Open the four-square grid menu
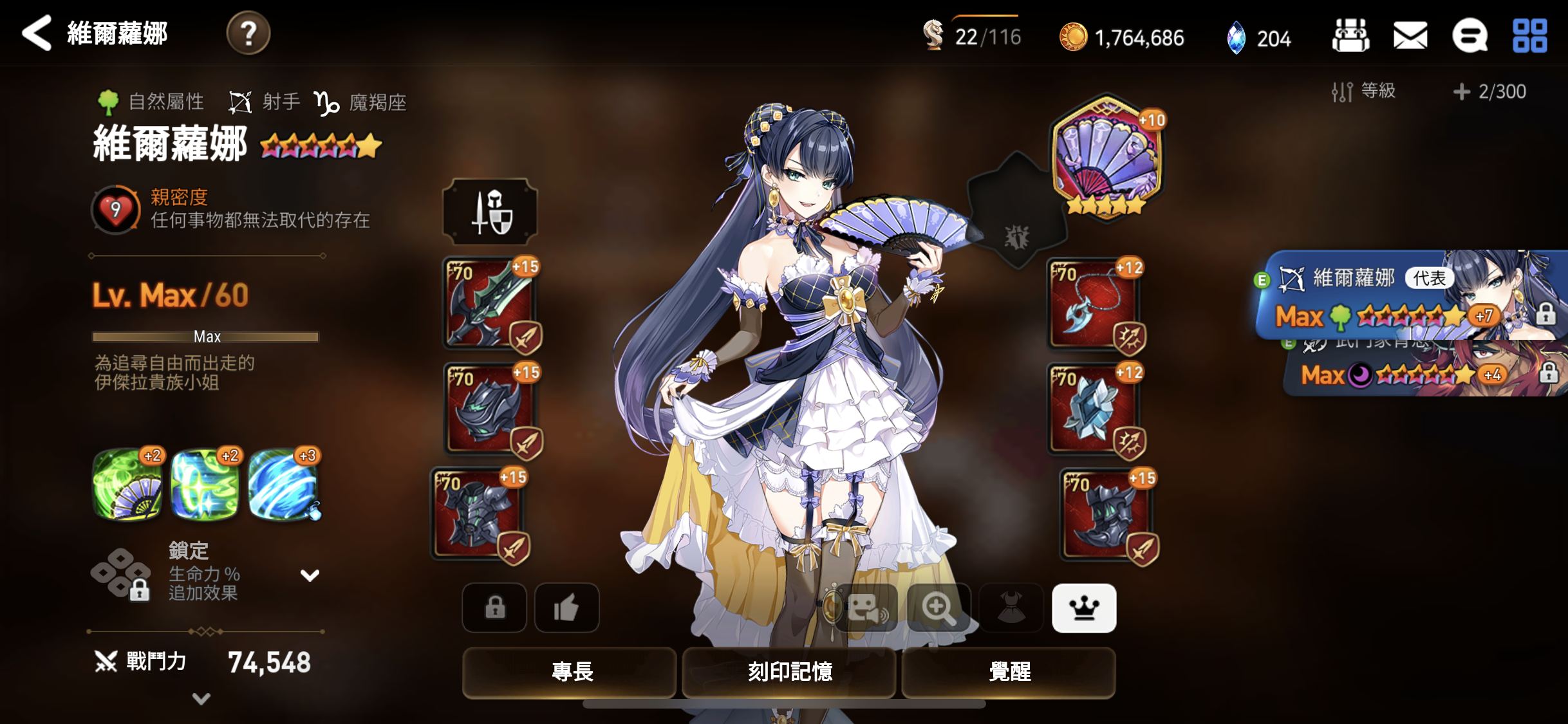Screen dimensions: 1568x724 coord(1529,35)
